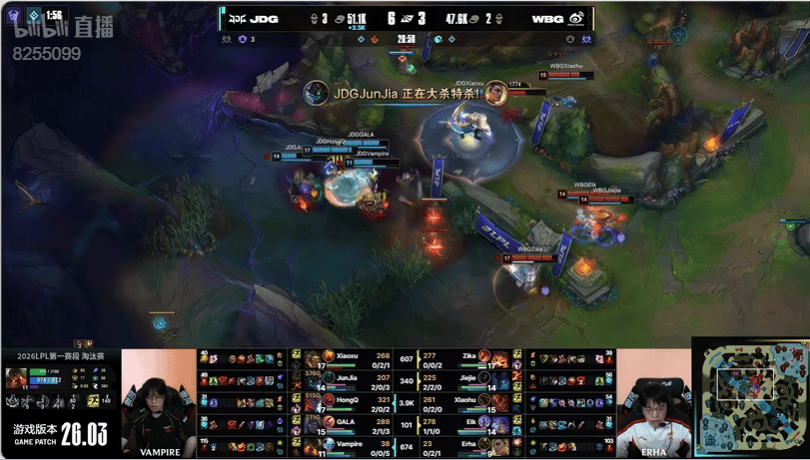
Task: Select the champion portrait in the stats panel
Action: (x=17, y=377)
